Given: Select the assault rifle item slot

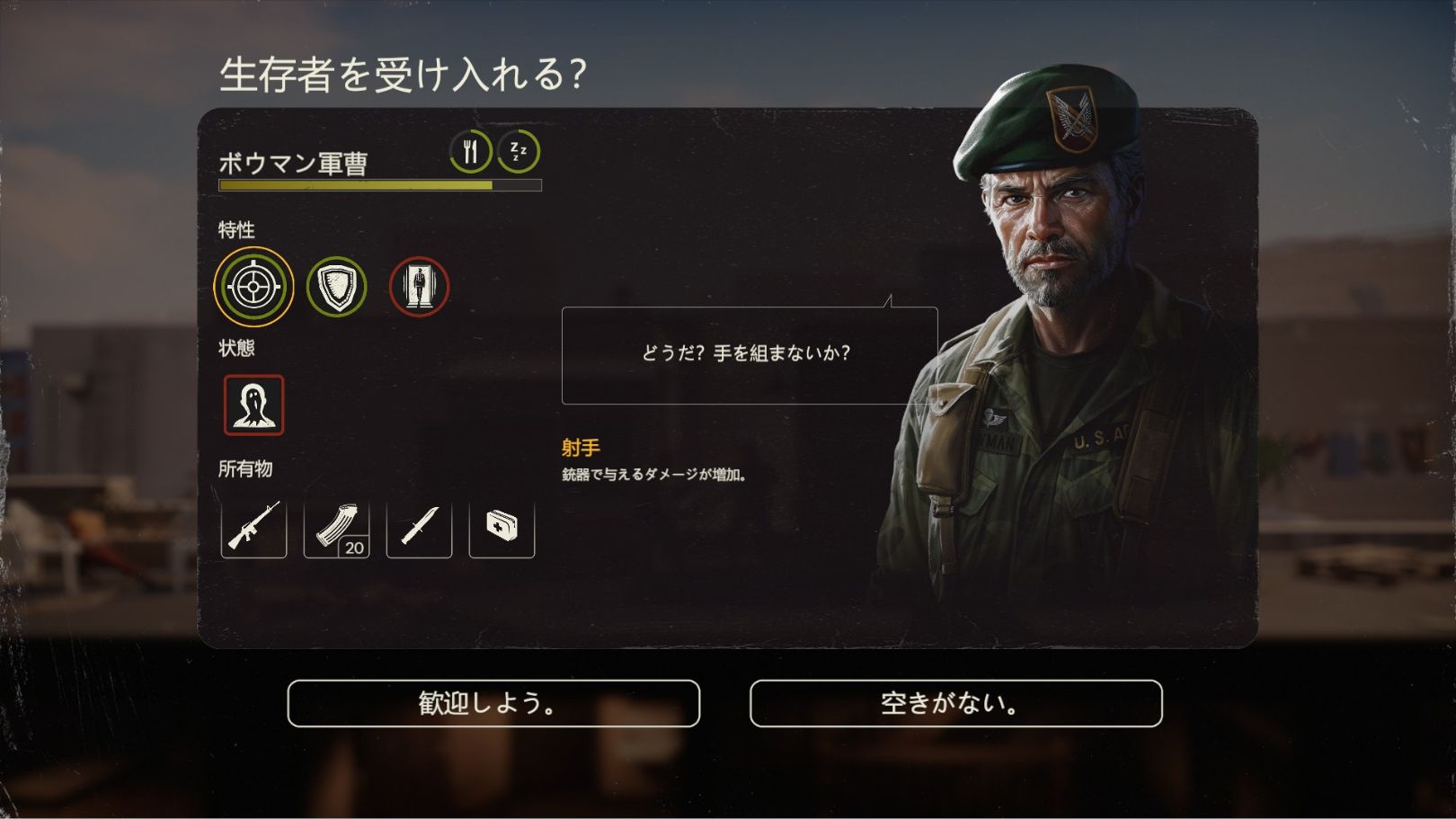Looking at the screenshot, I should (253, 526).
